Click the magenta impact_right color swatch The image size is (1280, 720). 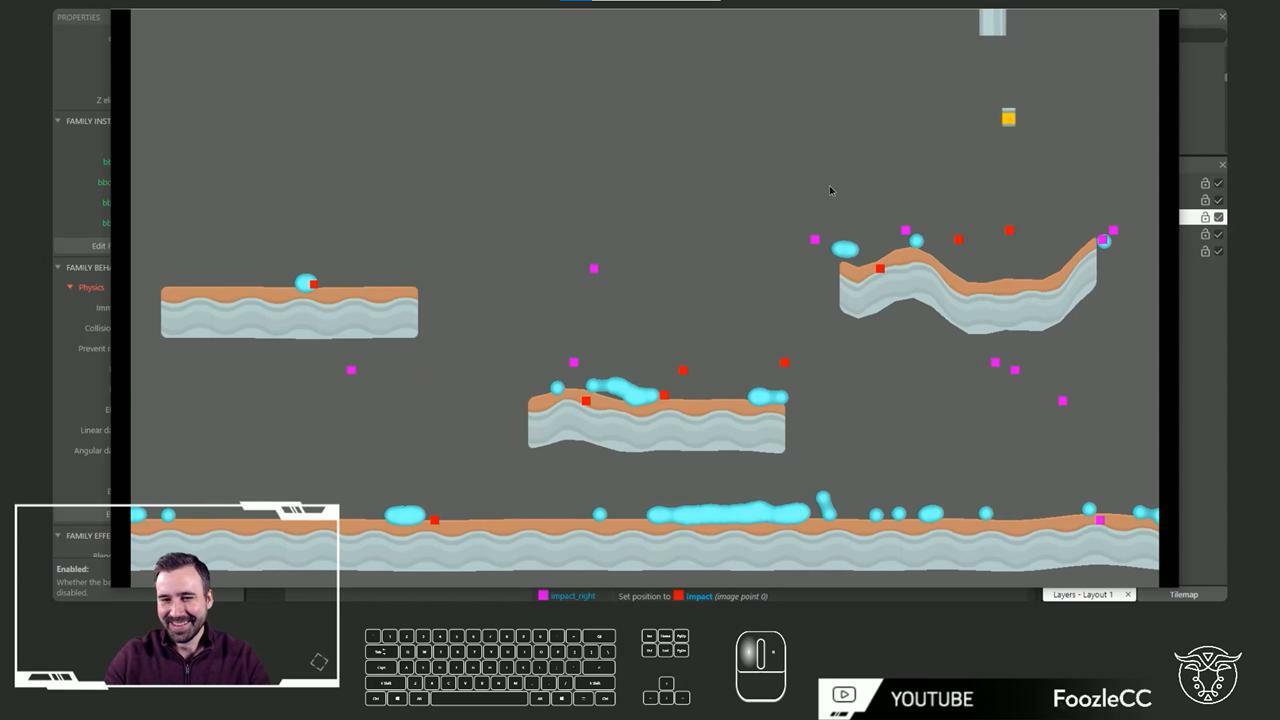coord(543,596)
